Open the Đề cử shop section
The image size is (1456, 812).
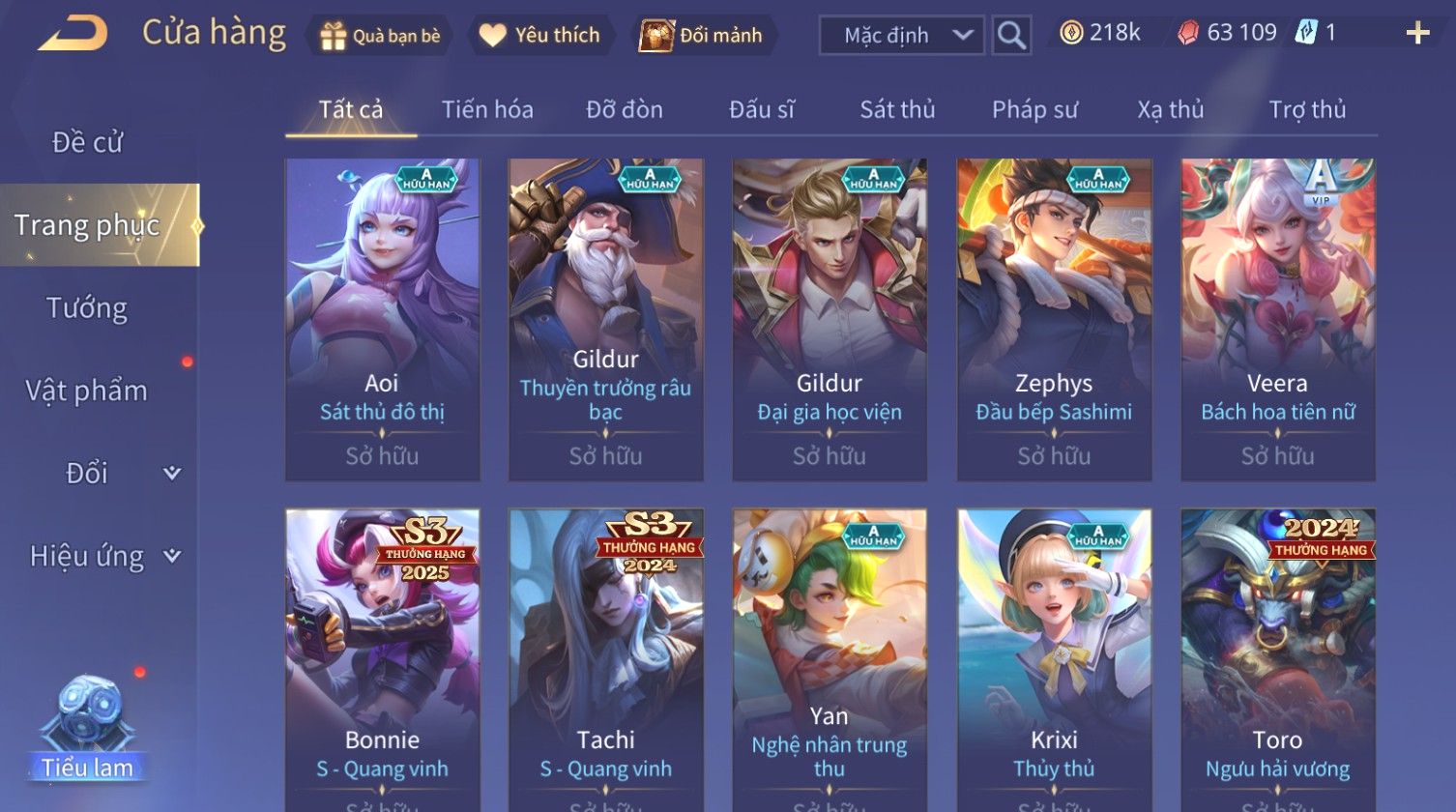pyautogui.click(x=87, y=142)
